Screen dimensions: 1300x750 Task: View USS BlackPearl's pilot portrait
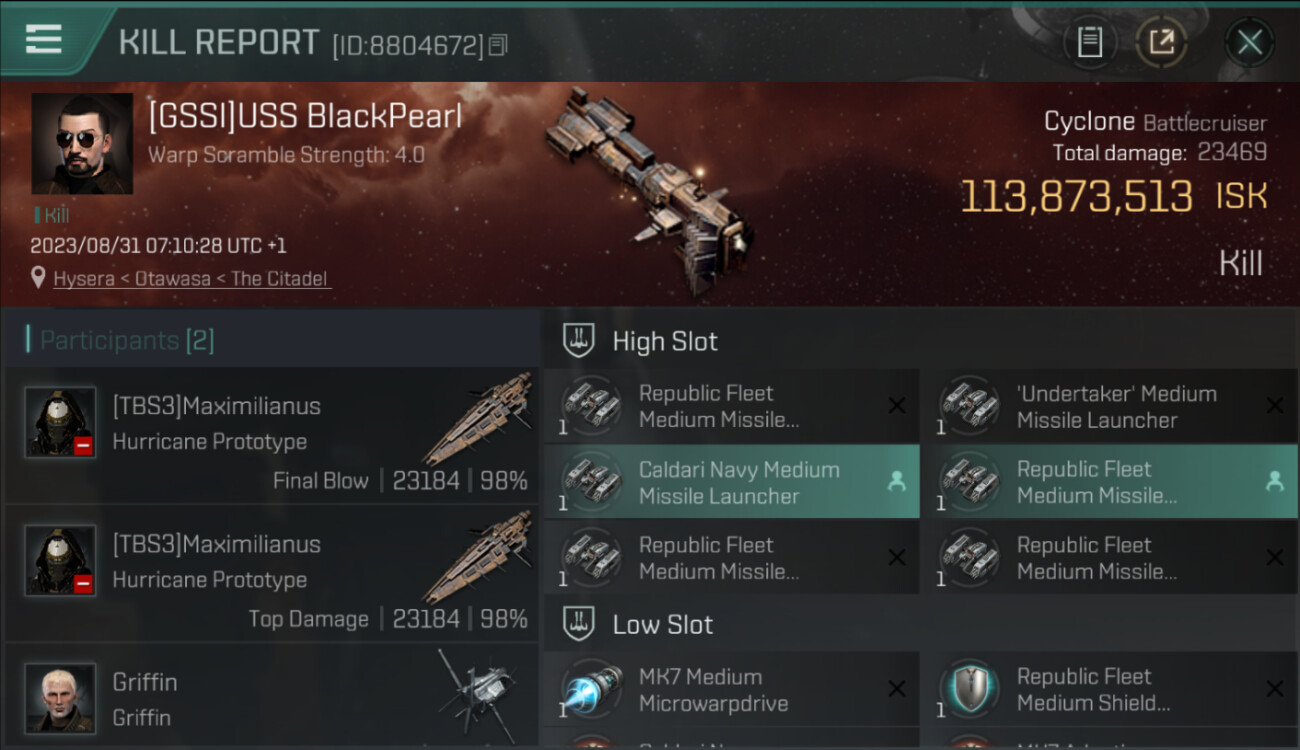click(82, 144)
